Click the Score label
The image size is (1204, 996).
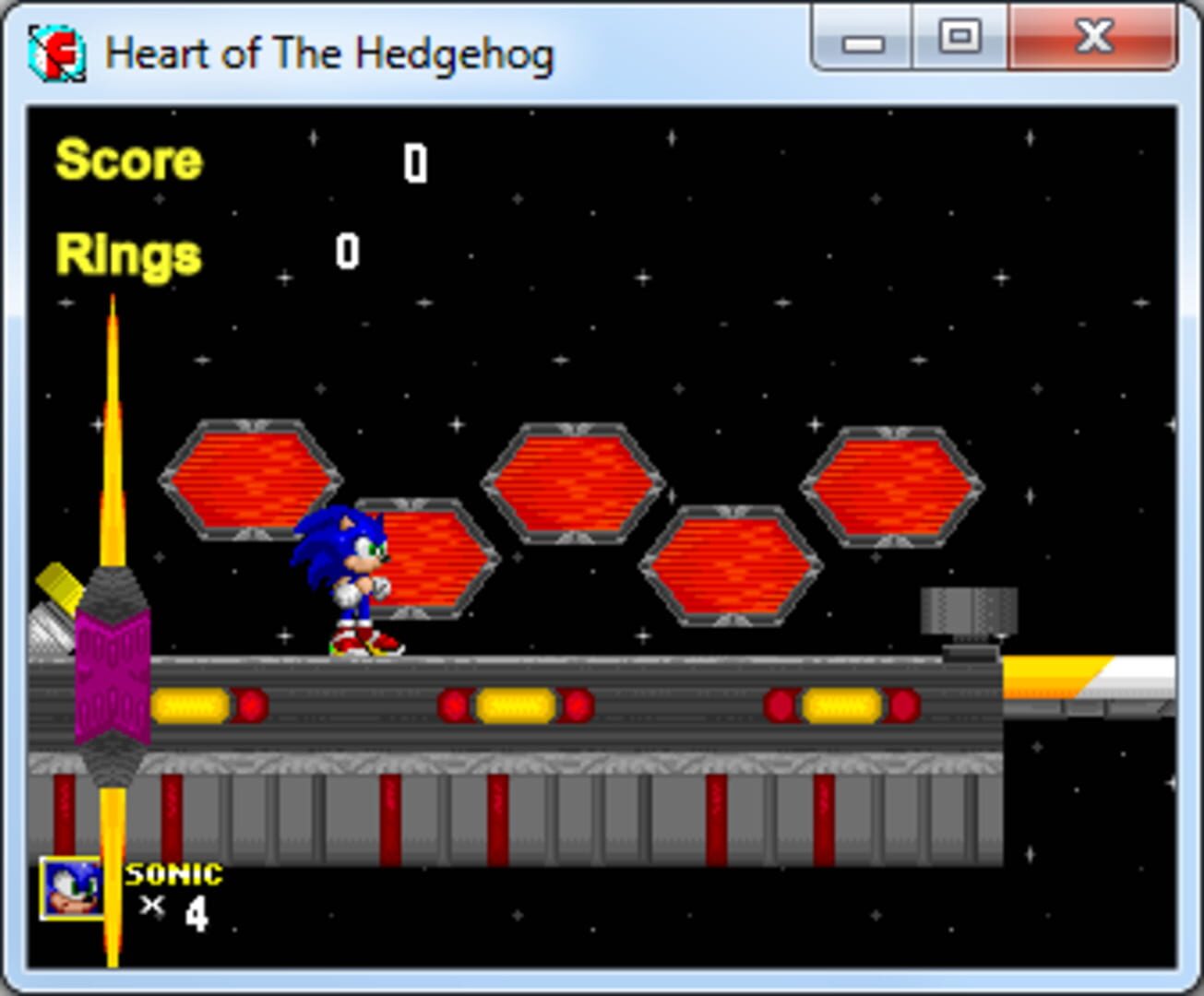[x=126, y=160]
